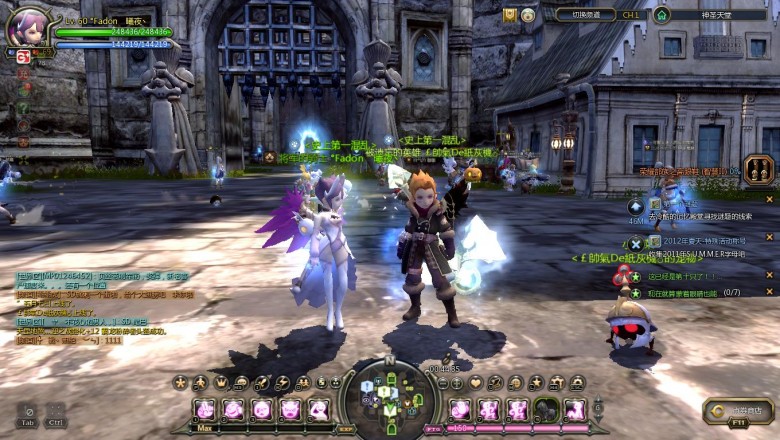Open the red G+ icon under the portrait
This screenshot has width=780, height=440.
22,57
